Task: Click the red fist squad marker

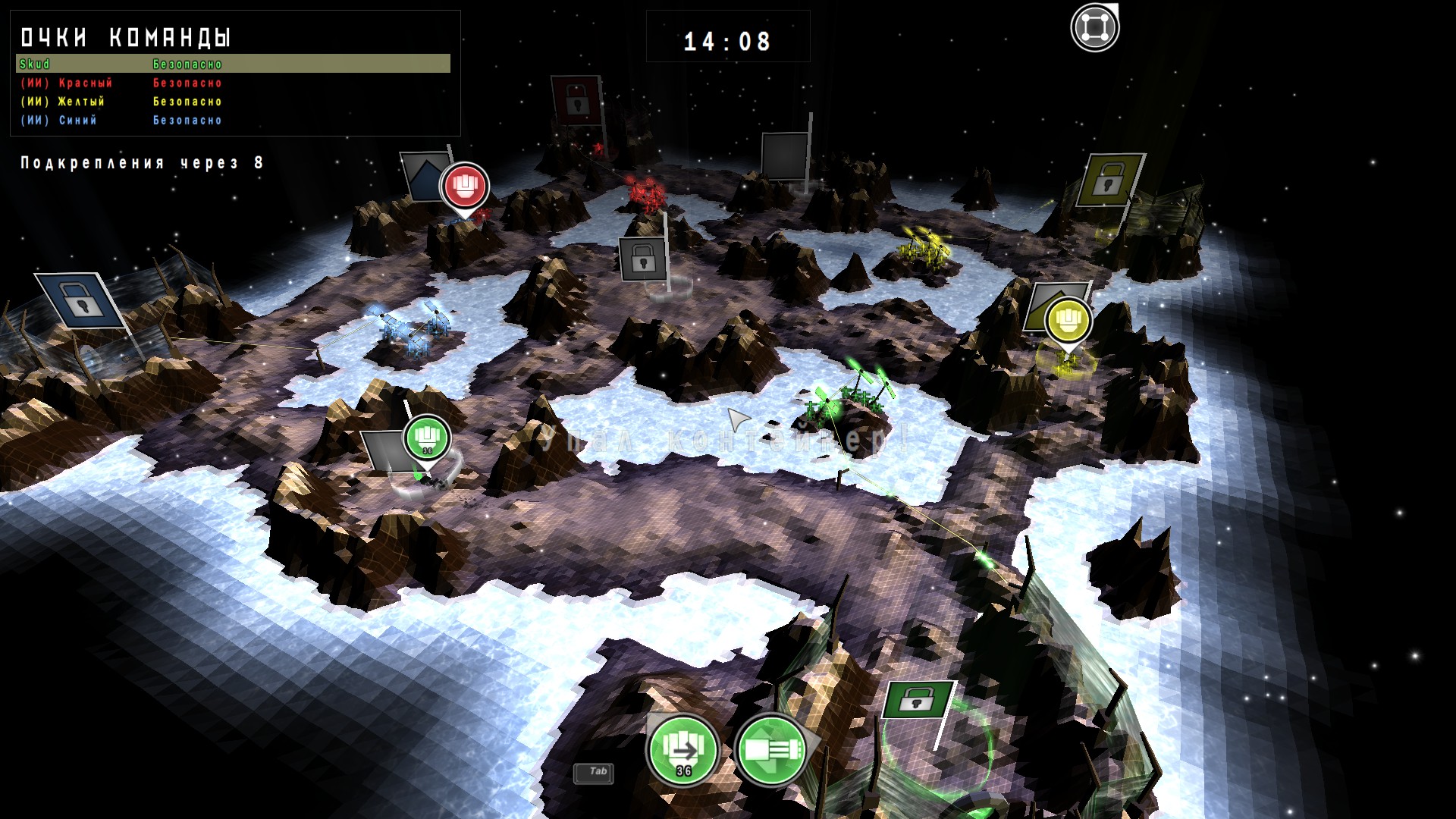Action: tap(464, 186)
